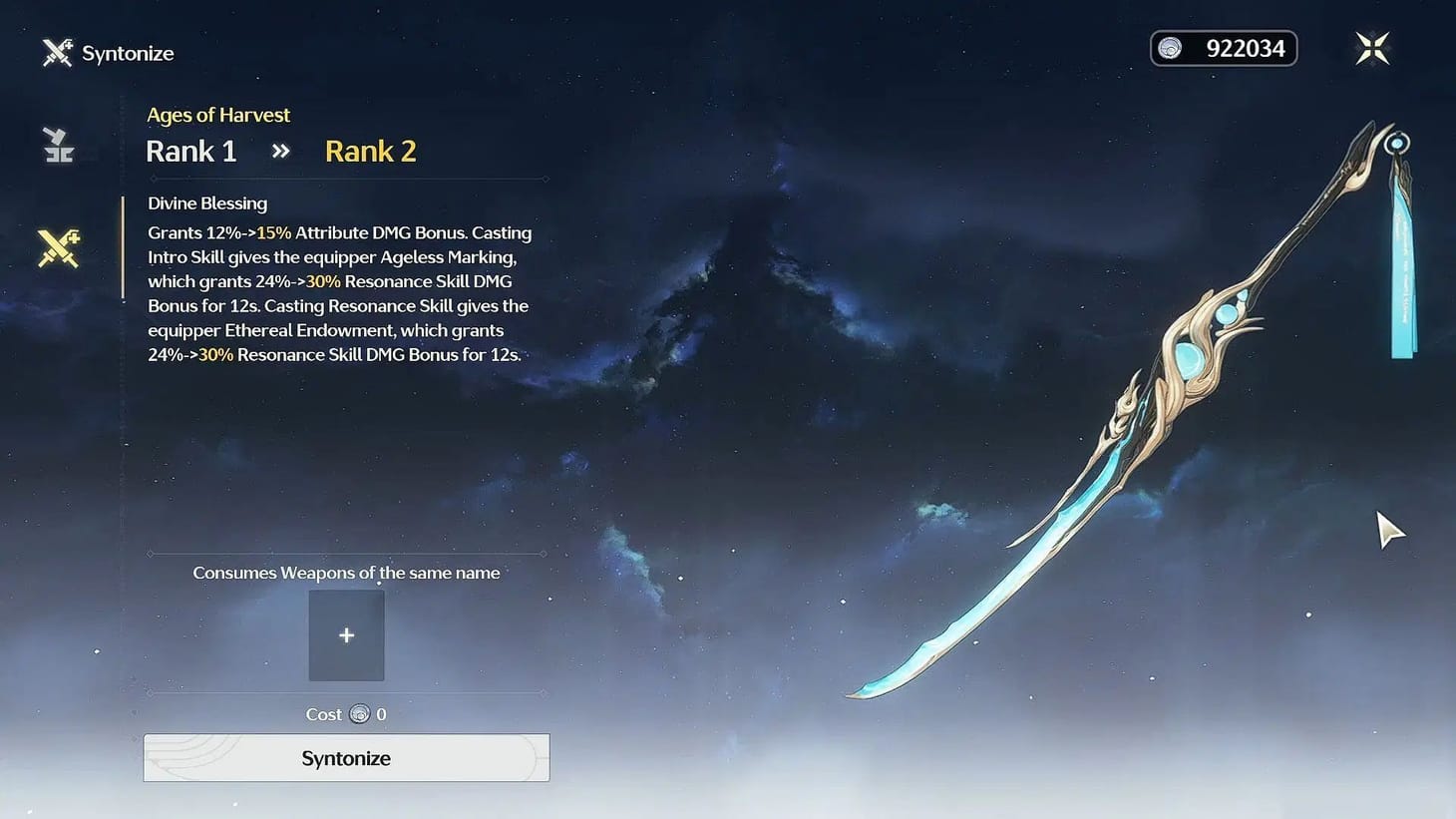Click the Ages of Harvest weapon name
The width and height of the screenshot is (1456, 819).
click(218, 115)
